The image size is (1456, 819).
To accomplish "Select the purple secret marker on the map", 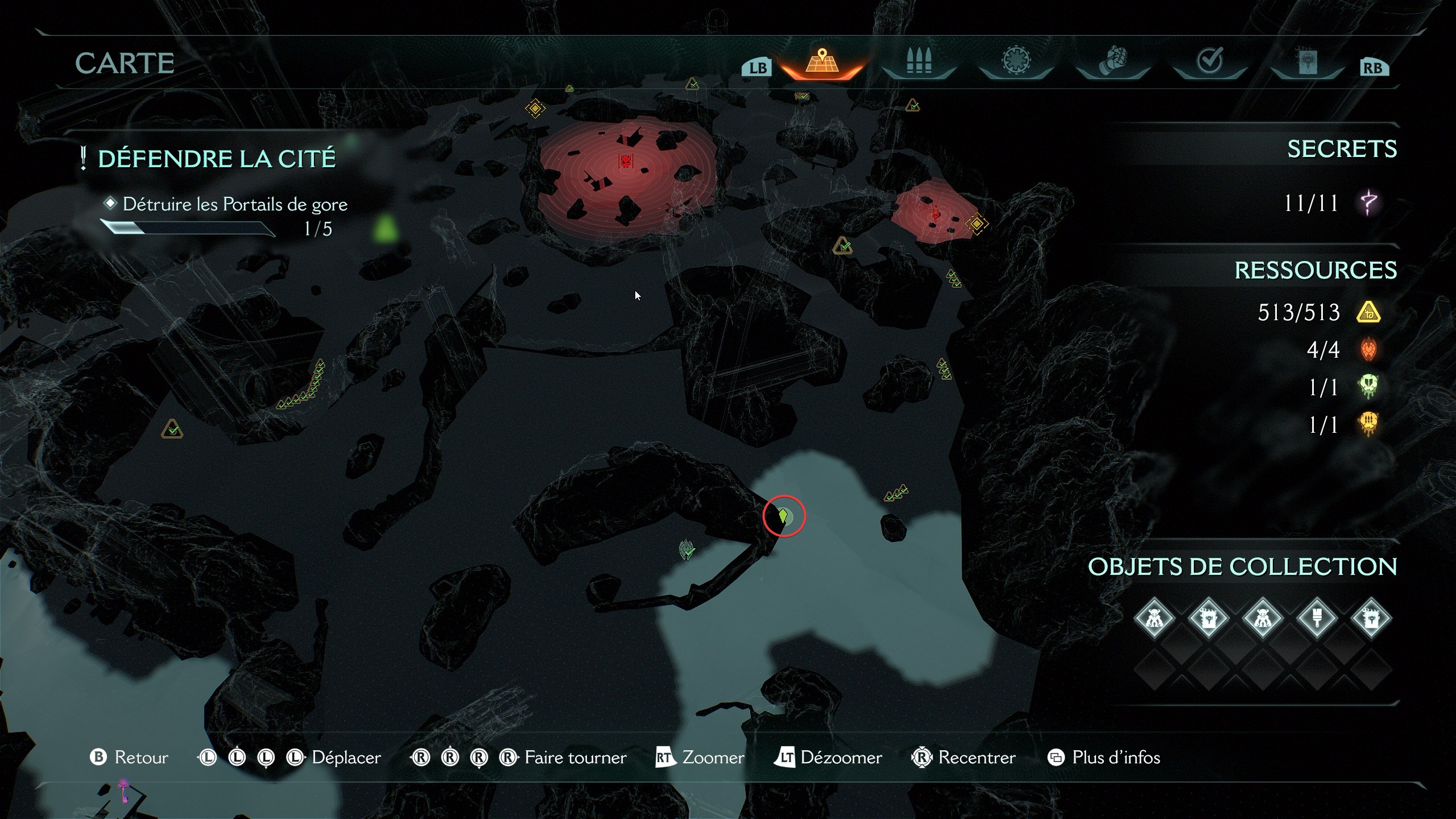I will coord(123,791).
